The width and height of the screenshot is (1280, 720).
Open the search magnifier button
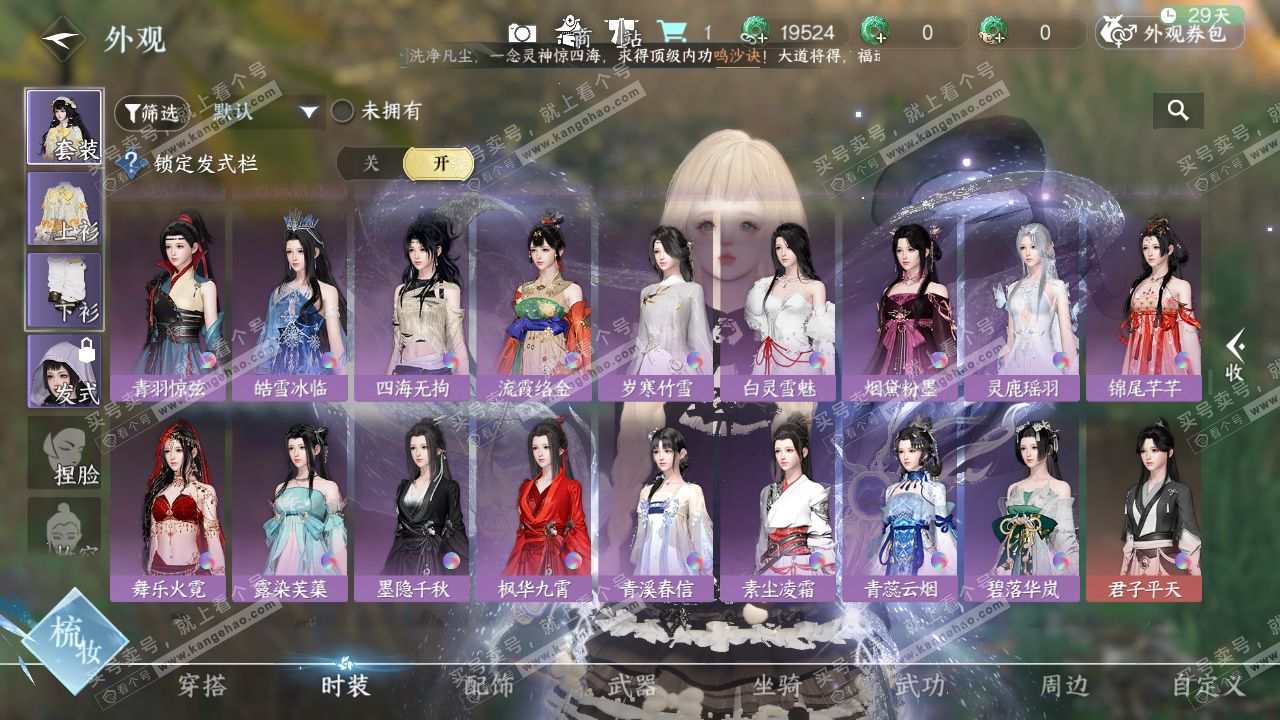tap(1178, 111)
